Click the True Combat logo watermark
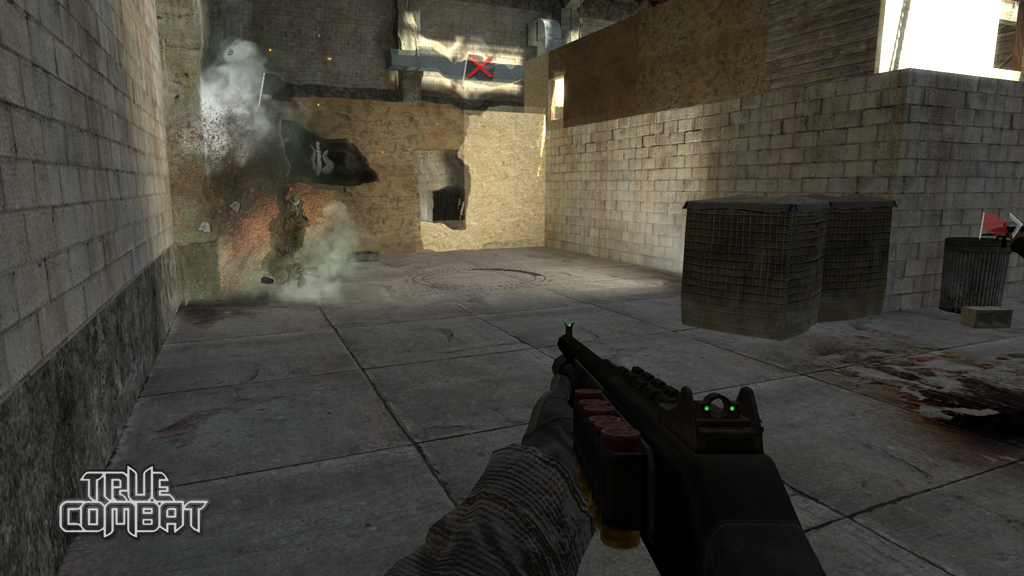The height and width of the screenshot is (576, 1024). pyautogui.click(x=133, y=504)
